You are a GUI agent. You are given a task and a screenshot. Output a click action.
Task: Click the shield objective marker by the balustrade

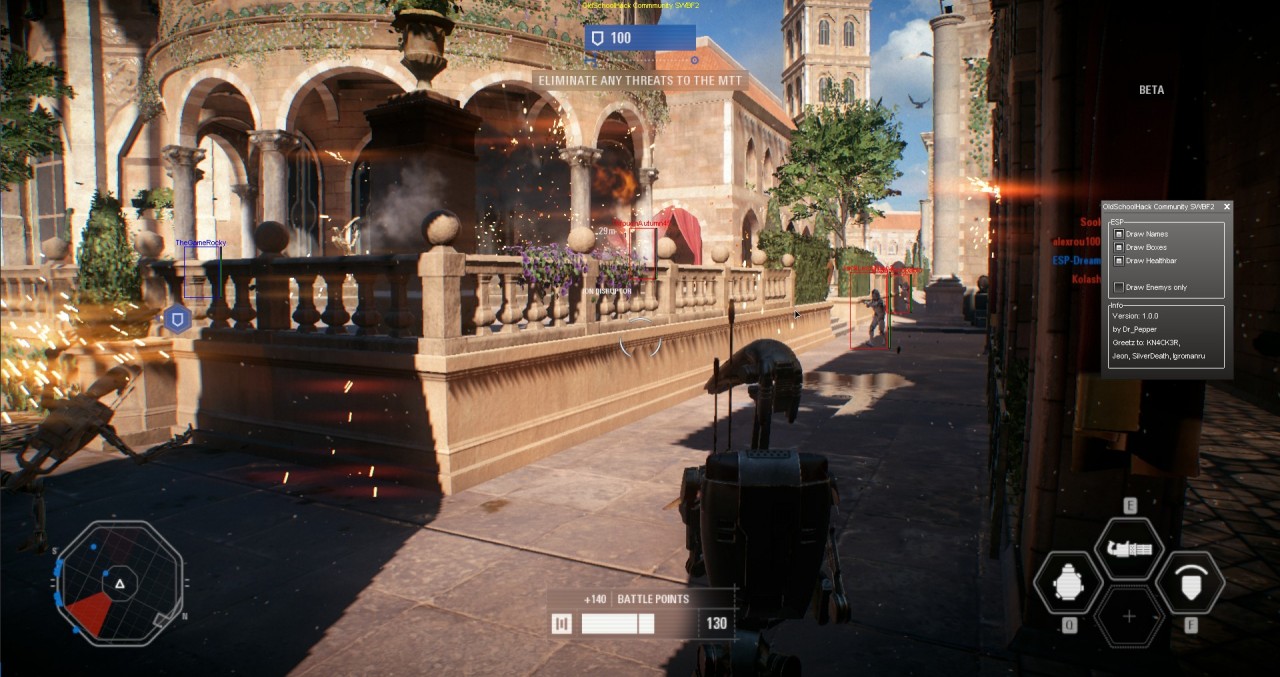coord(177,320)
